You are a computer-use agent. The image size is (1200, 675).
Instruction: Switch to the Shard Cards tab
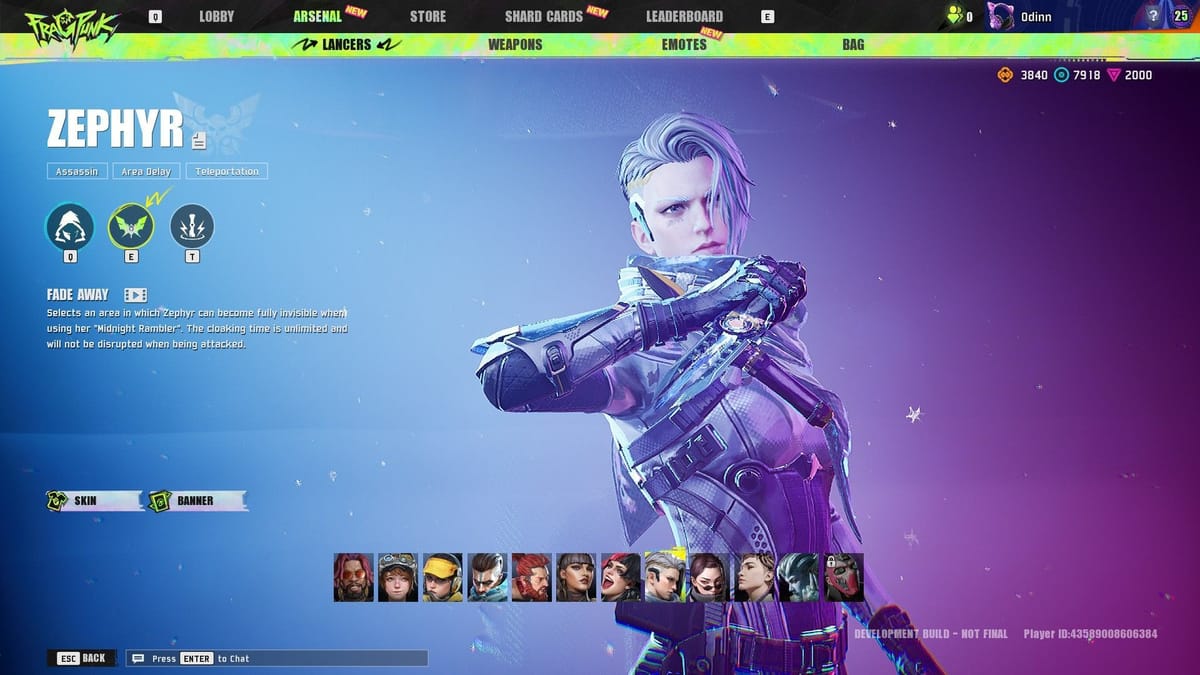click(x=544, y=16)
